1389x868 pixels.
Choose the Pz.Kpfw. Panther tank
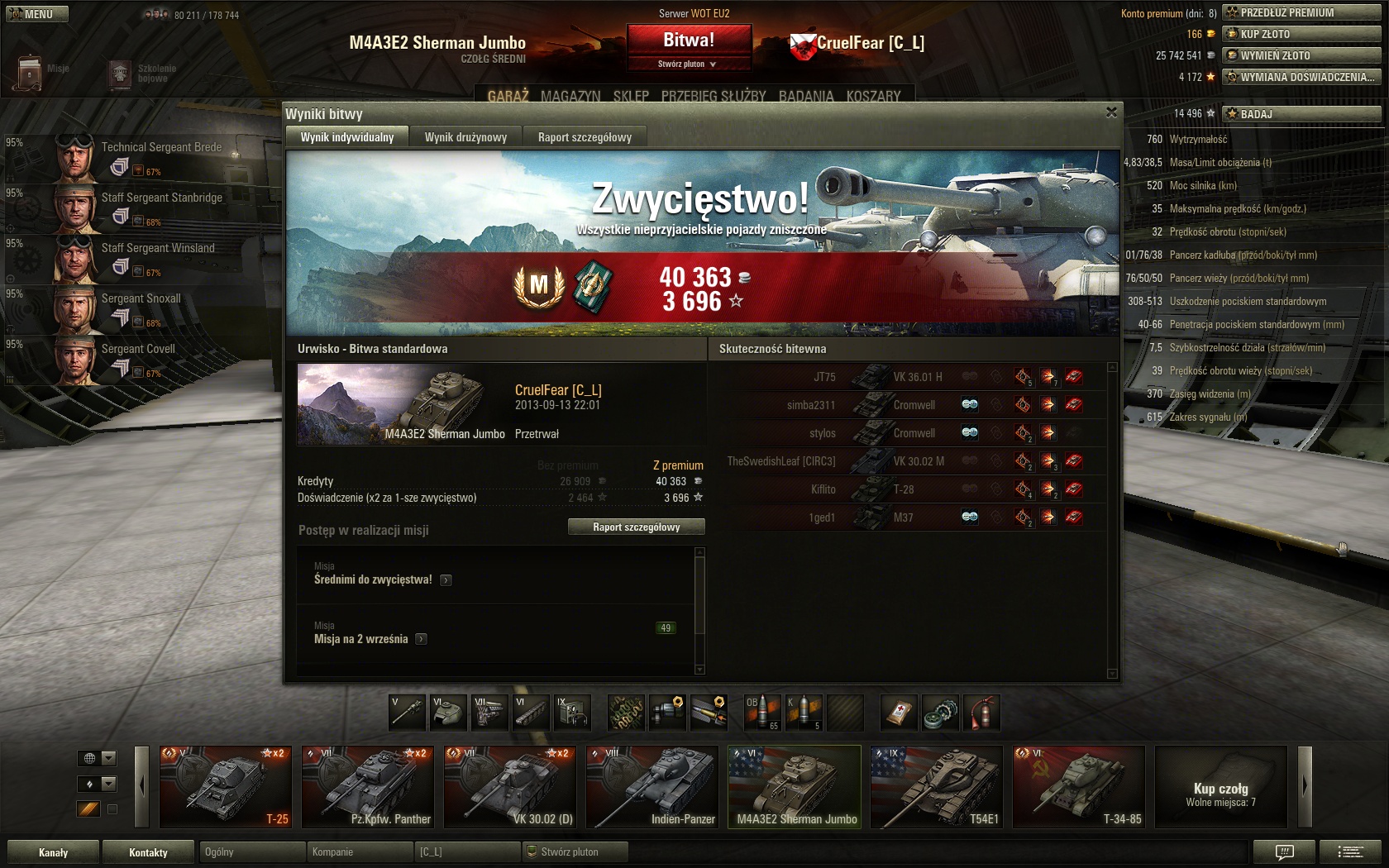[x=368, y=787]
